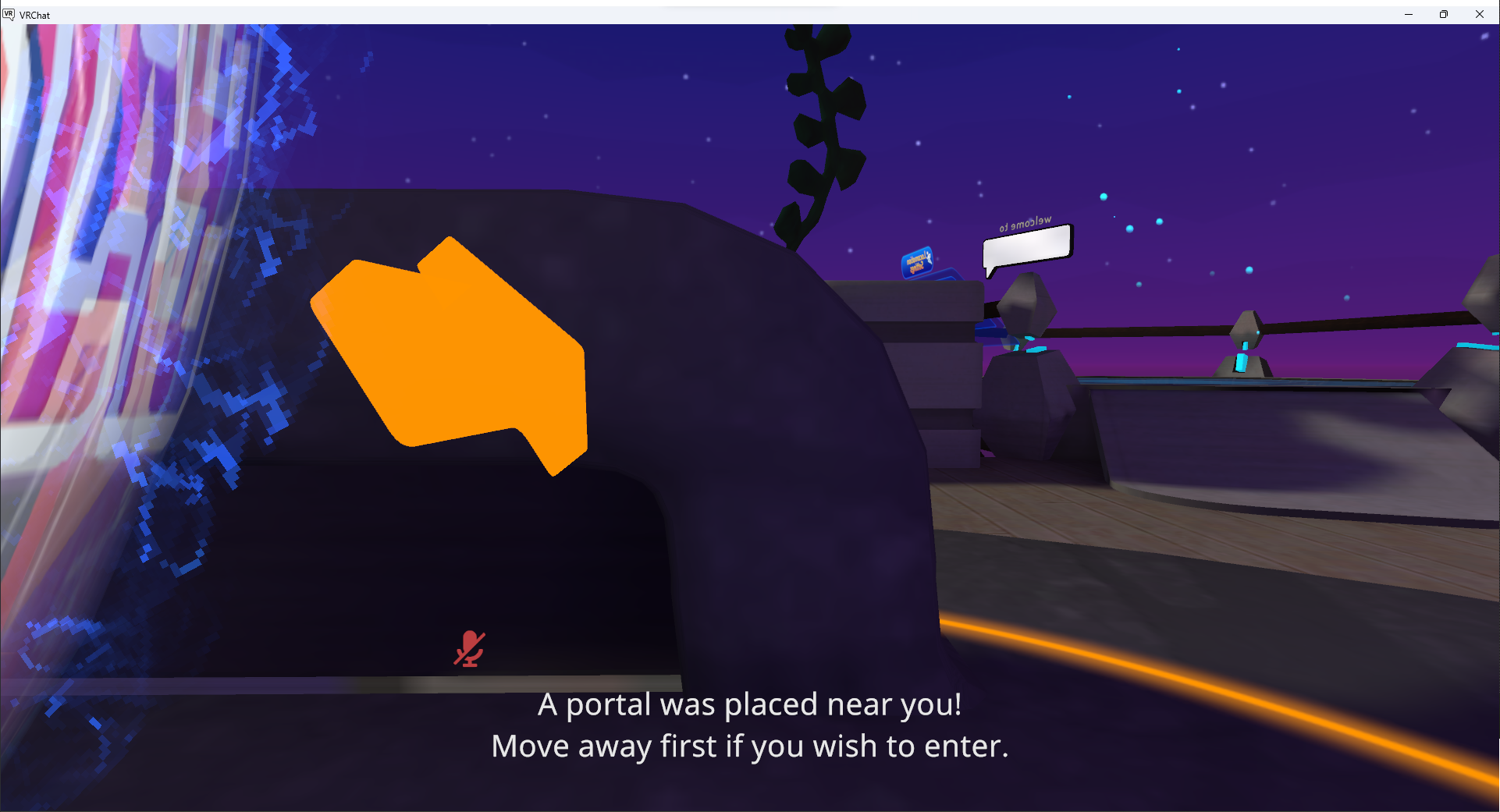This screenshot has height=812, width=1500.
Task: Expand the welcome to speech bubble sign
Action: click(1025, 242)
